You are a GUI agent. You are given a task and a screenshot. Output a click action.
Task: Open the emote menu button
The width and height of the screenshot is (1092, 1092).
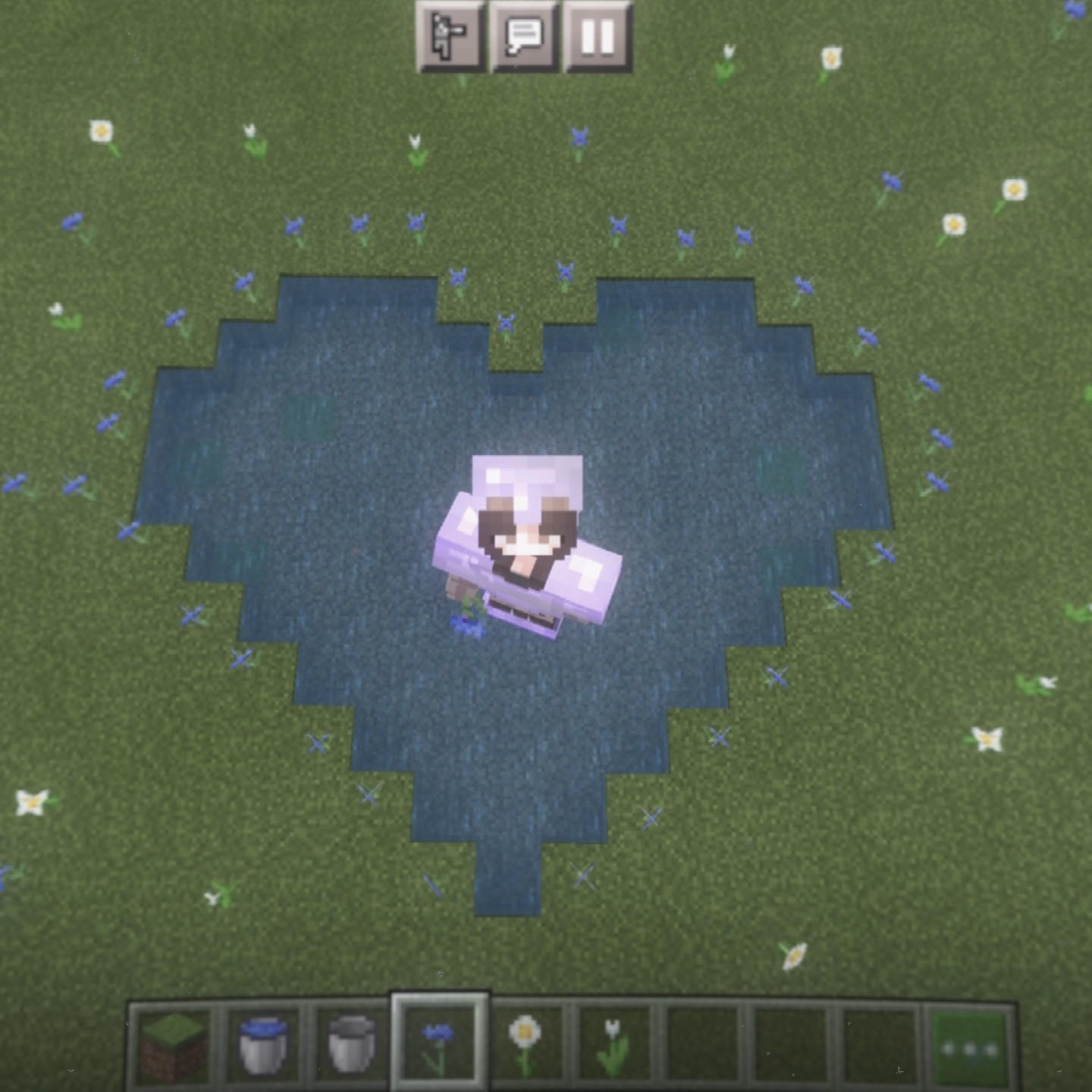coord(450,36)
